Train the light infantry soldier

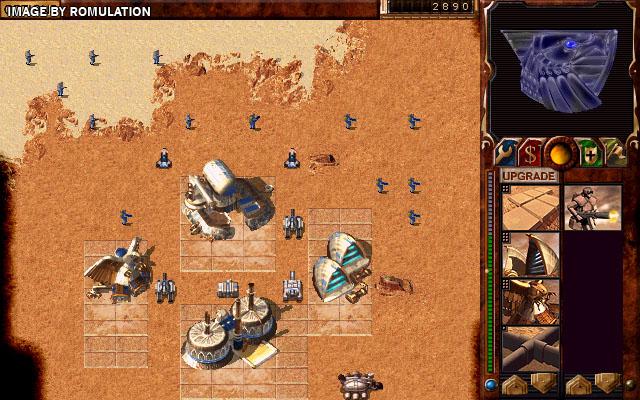(x=592, y=207)
